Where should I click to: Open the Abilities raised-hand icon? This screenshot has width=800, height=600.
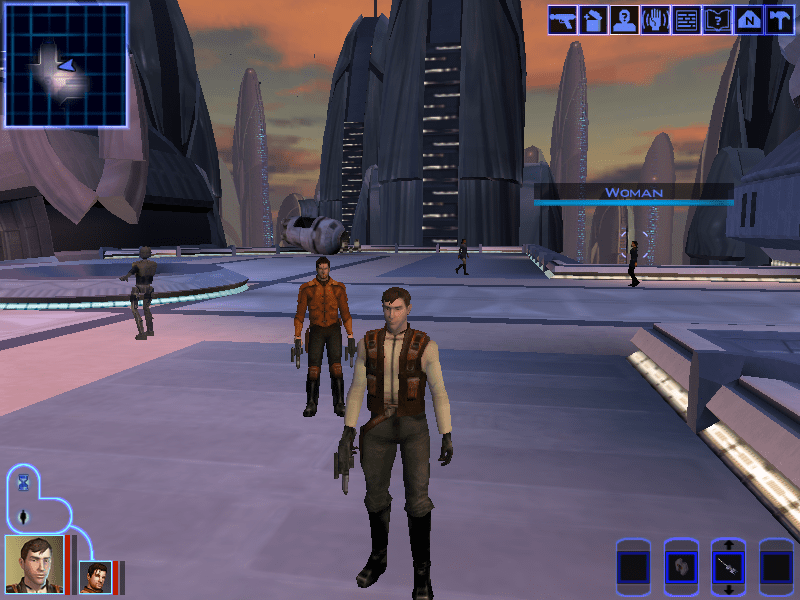[x=656, y=20]
